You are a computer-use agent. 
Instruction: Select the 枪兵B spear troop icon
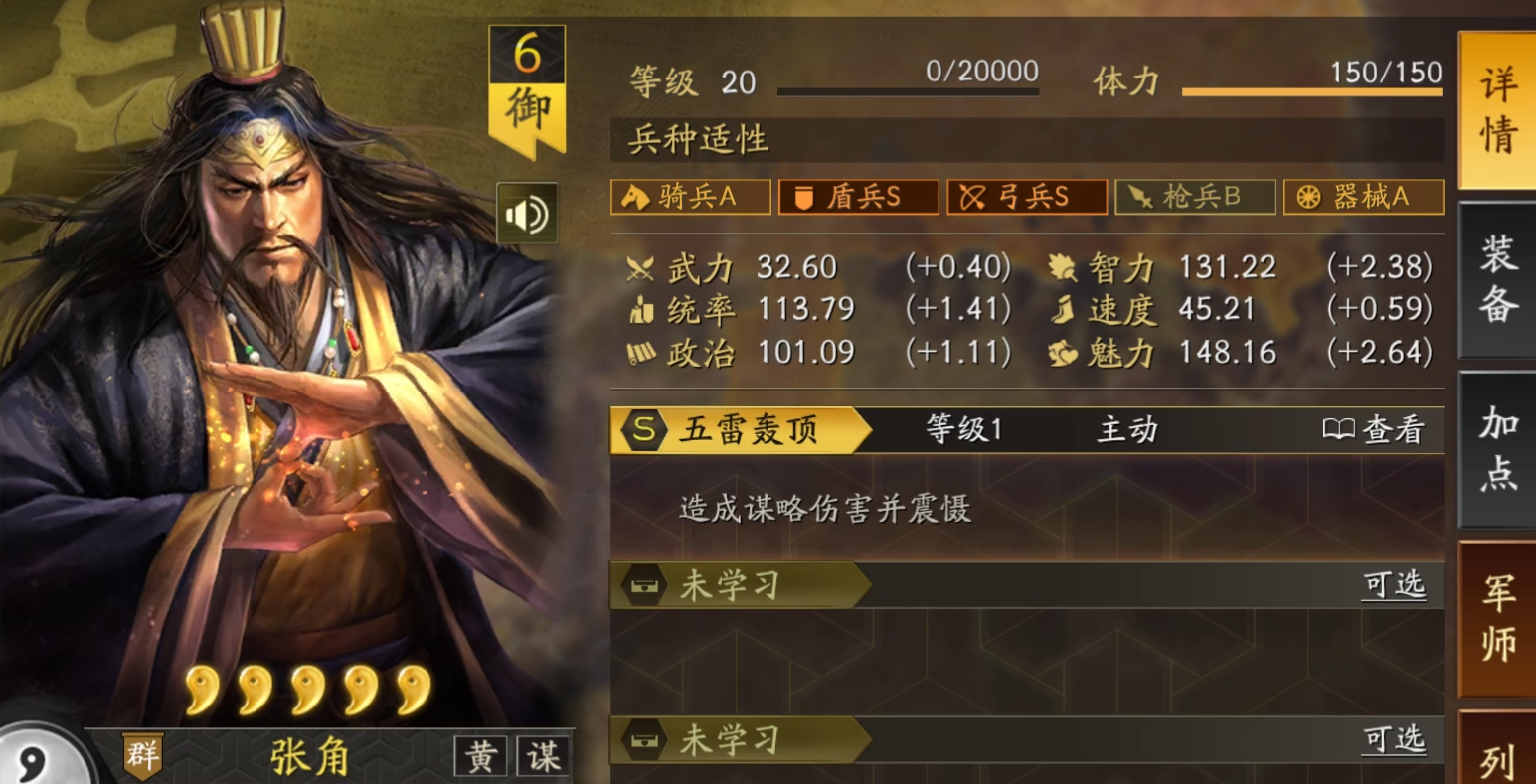click(x=1194, y=197)
